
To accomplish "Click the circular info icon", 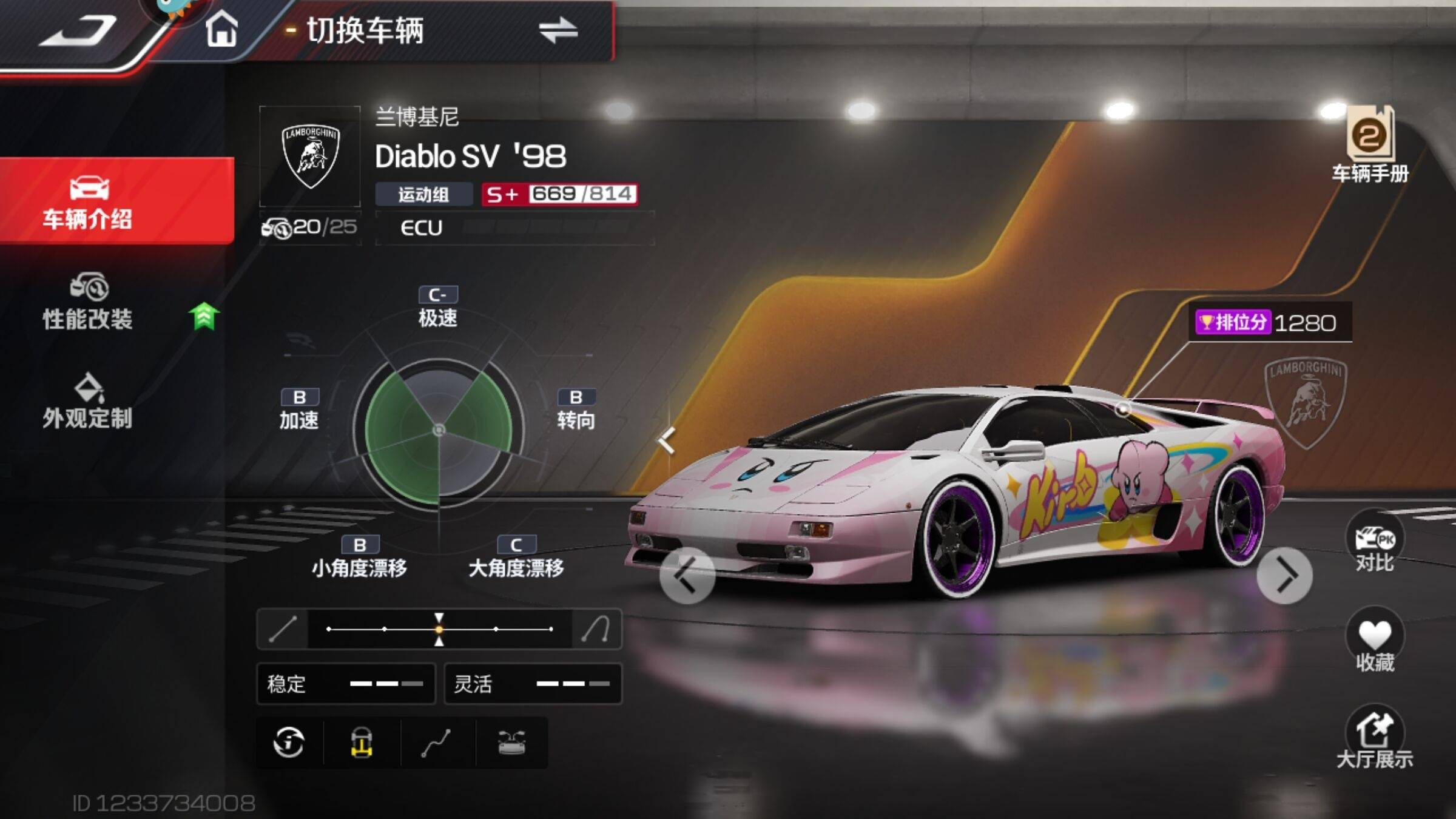I will coord(289,743).
